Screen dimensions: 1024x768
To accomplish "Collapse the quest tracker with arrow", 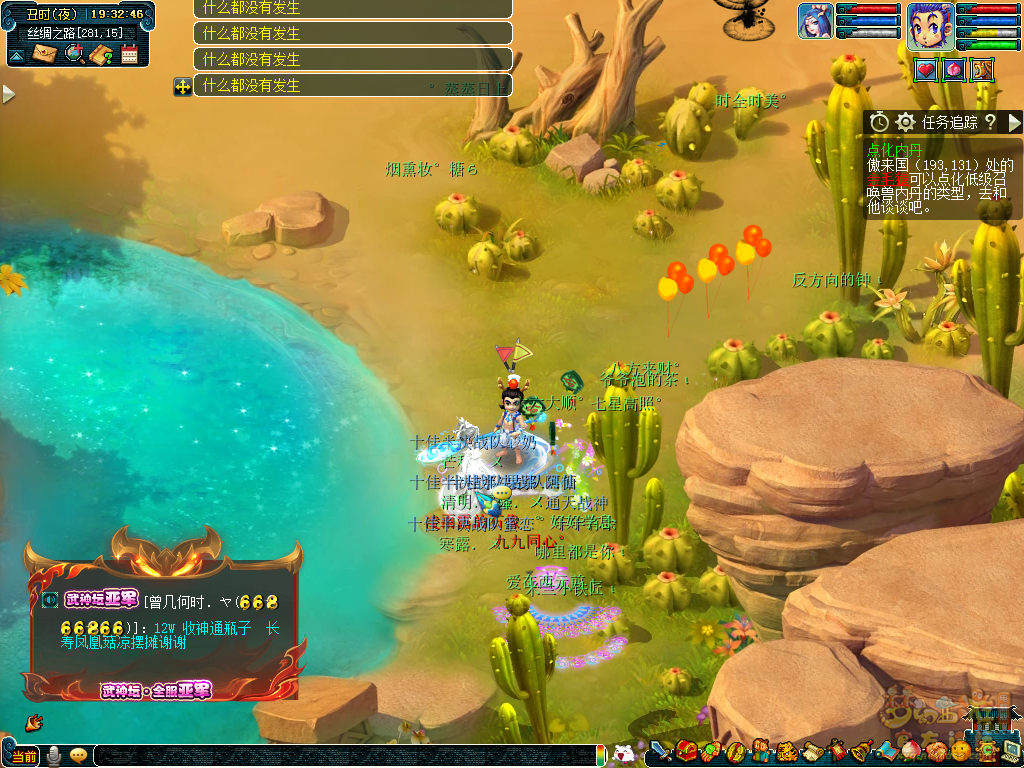I will [1014, 122].
